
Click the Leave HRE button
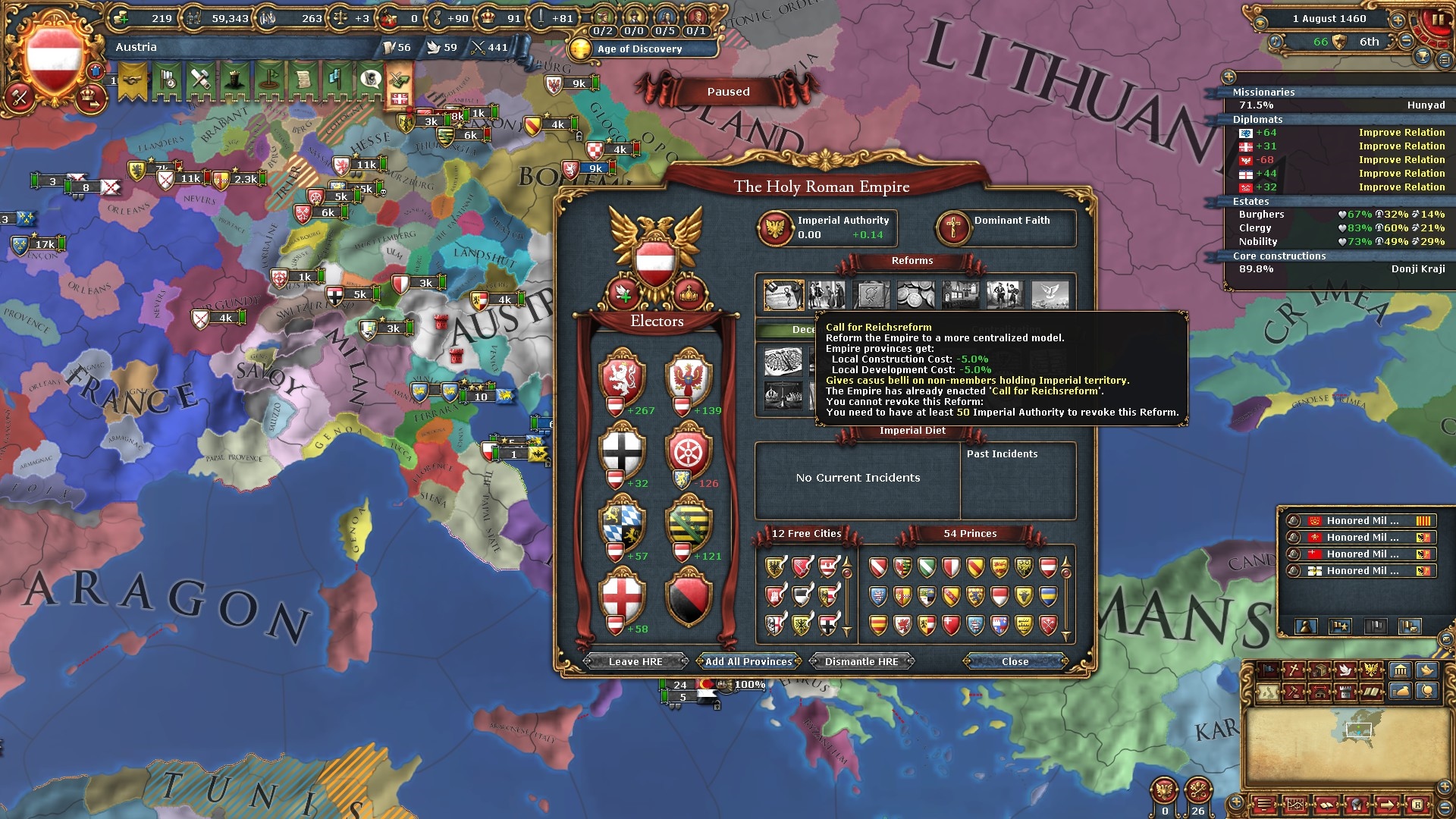635,661
